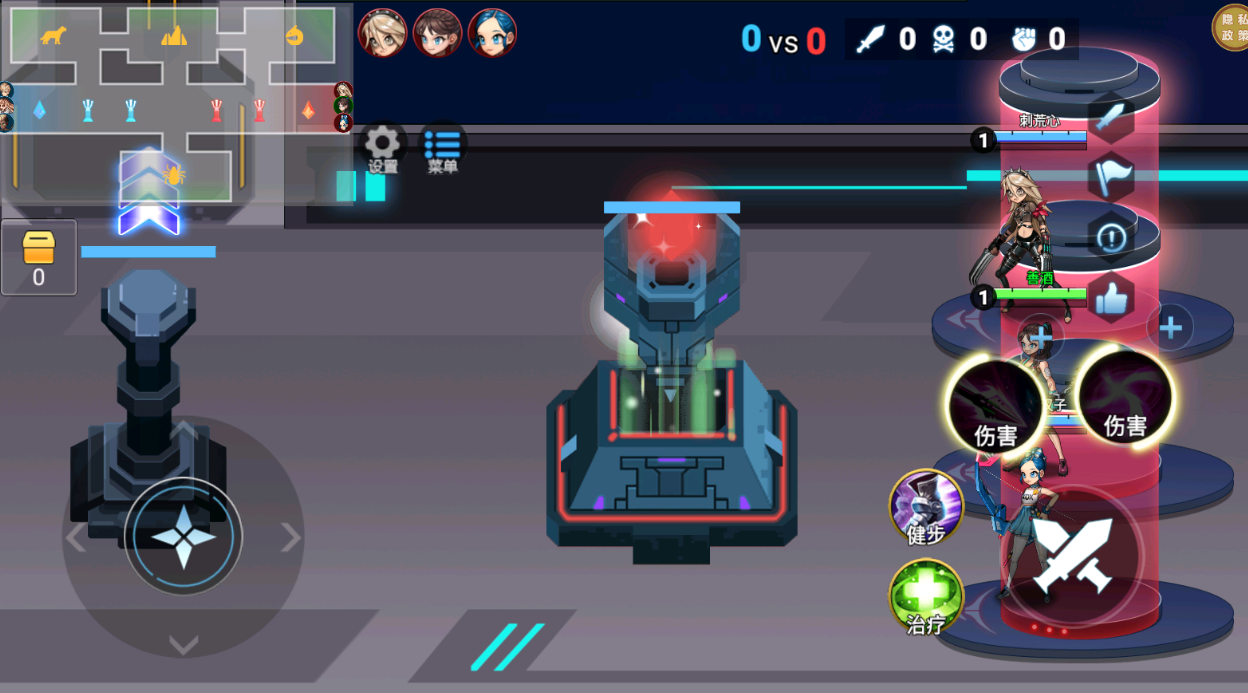Tap the crossed-swords basic attack button
The height and width of the screenshot is (693, 1248).
1073,557
